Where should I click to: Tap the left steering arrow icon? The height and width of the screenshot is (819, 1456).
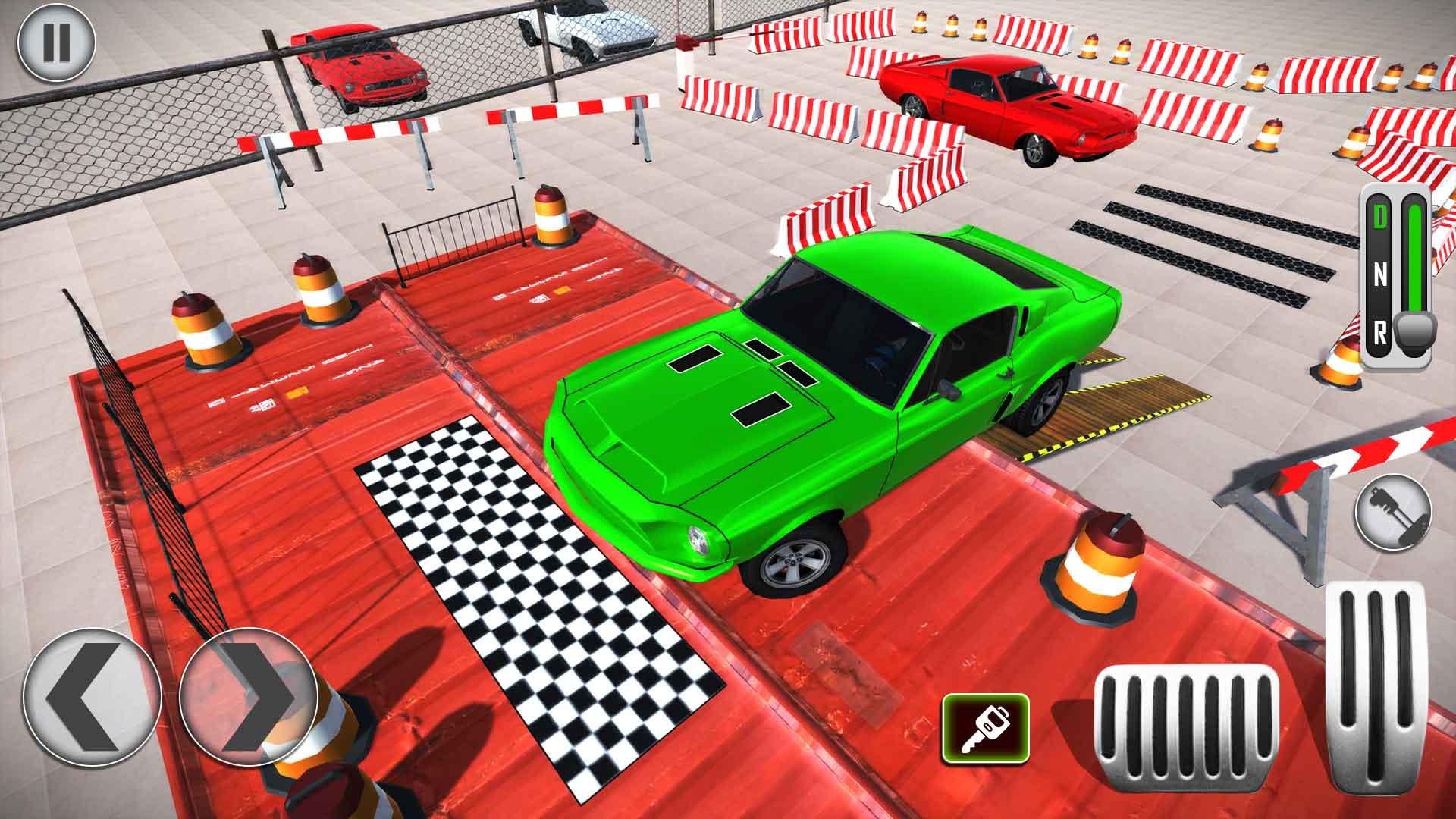point(91,698)
